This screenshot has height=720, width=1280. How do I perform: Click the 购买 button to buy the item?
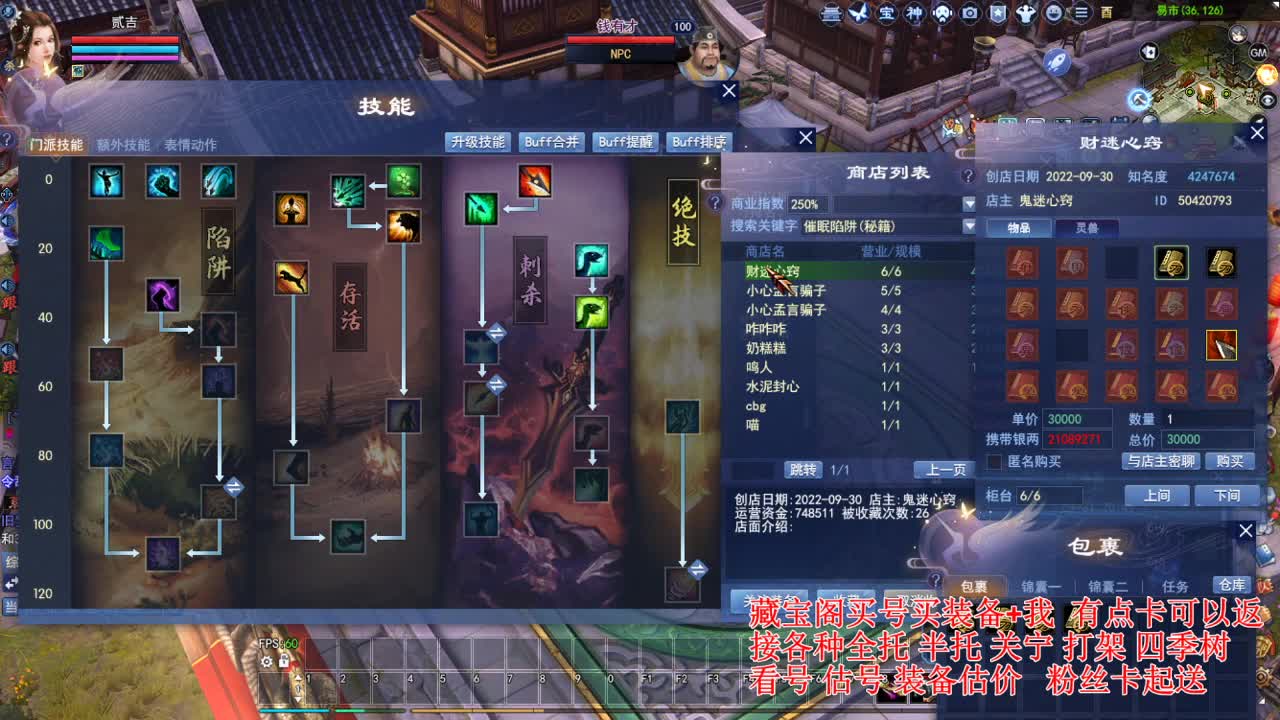coord(1230,461)
